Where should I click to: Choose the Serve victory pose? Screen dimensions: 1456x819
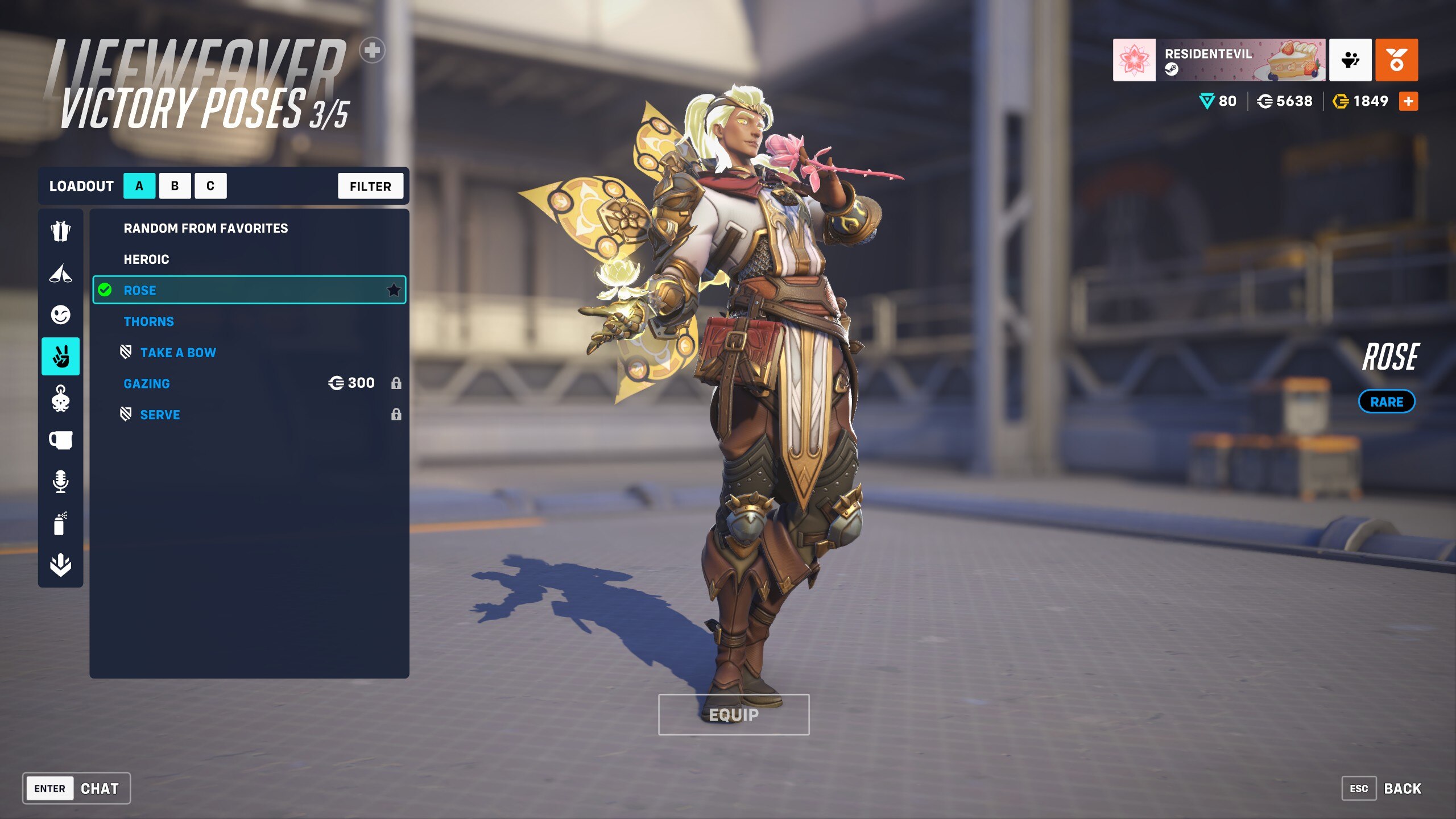(160, 415)
